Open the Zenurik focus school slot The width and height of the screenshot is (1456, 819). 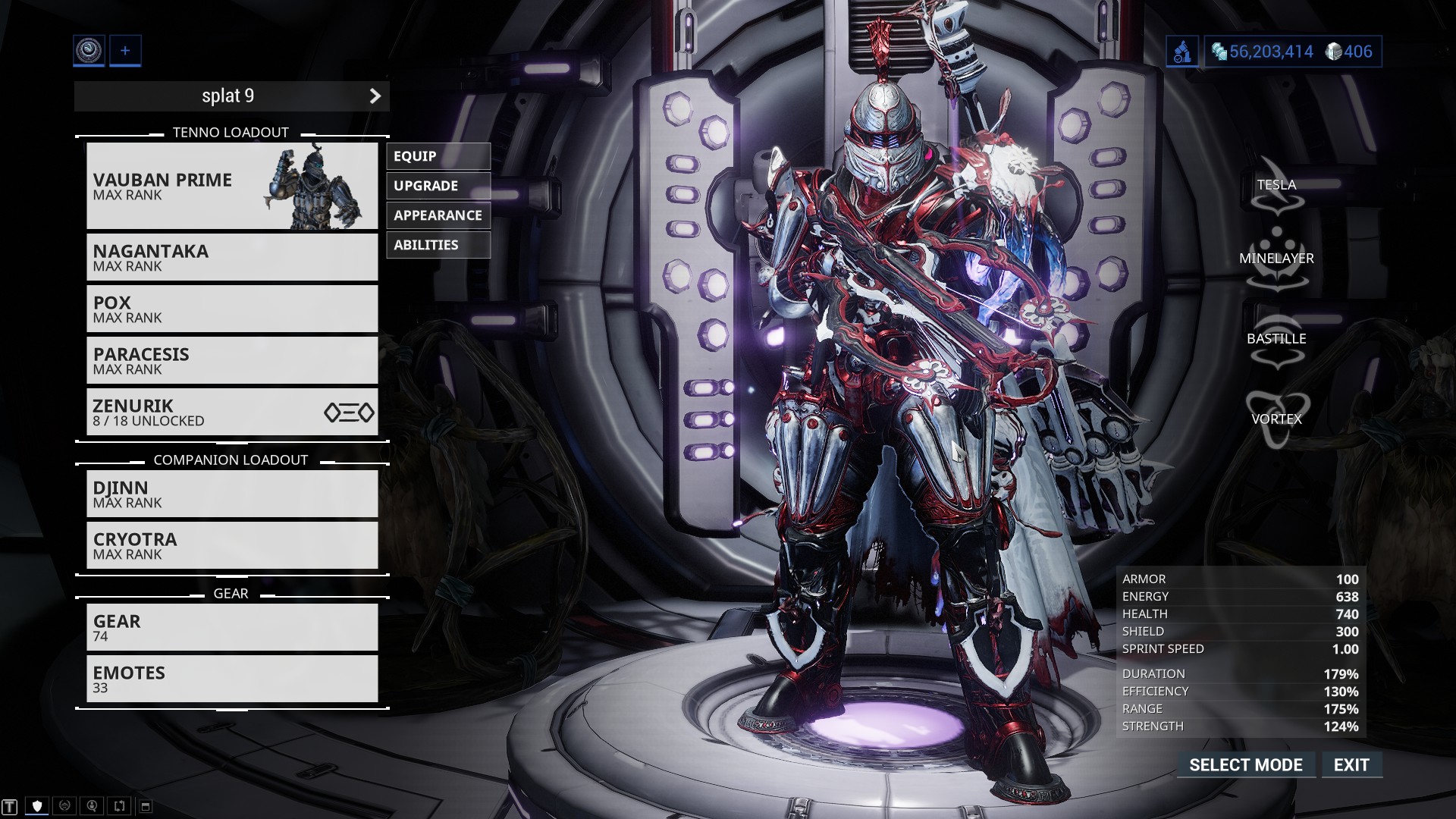pyautogui.click(x=231, y=412)
